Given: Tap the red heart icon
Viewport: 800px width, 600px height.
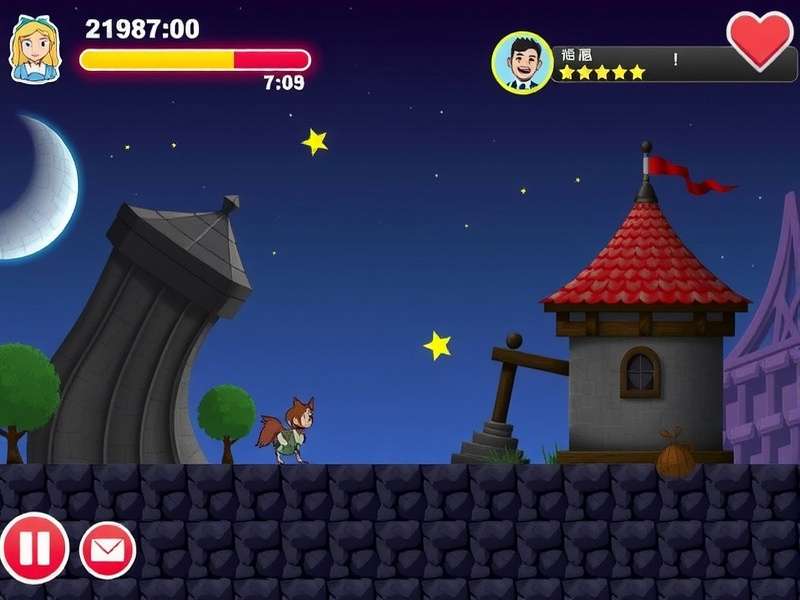Looking at the screenshot, I should click(759, 39).
